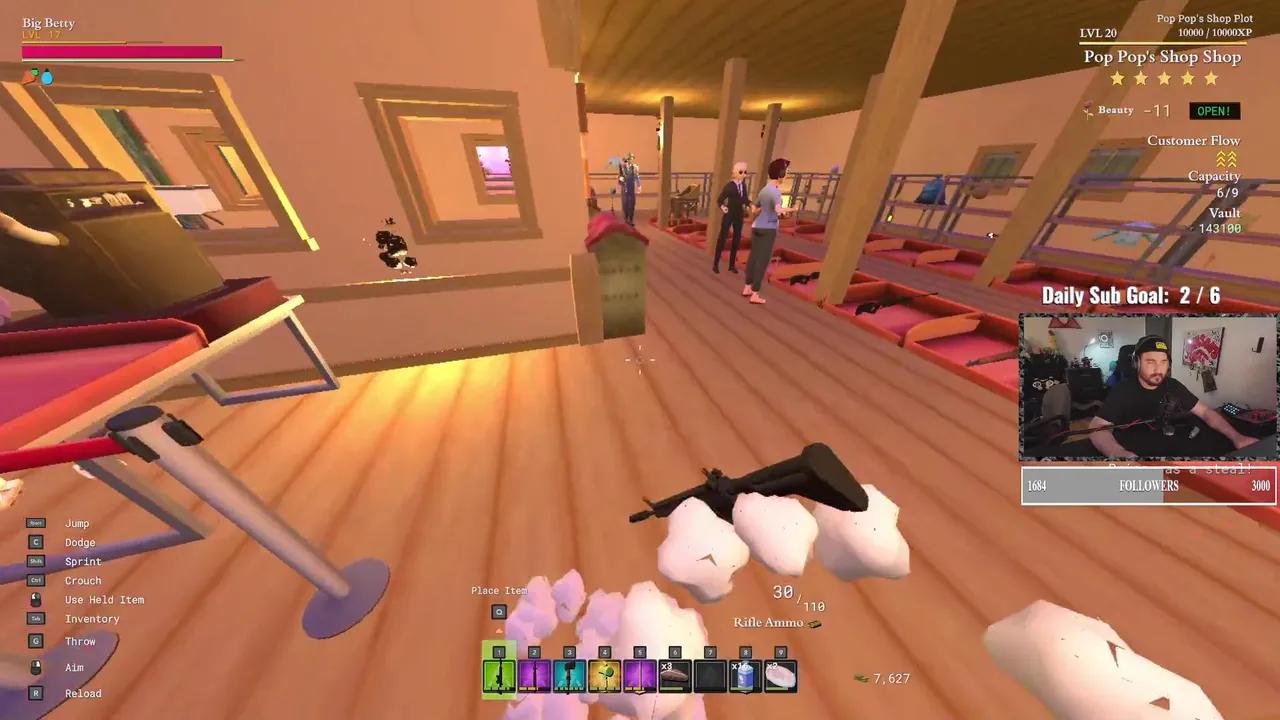The width and height of the screenshot is (1280, 720).
Task: Click the streamer webcam thumbnail
Action: click(x=1147, y=388)
